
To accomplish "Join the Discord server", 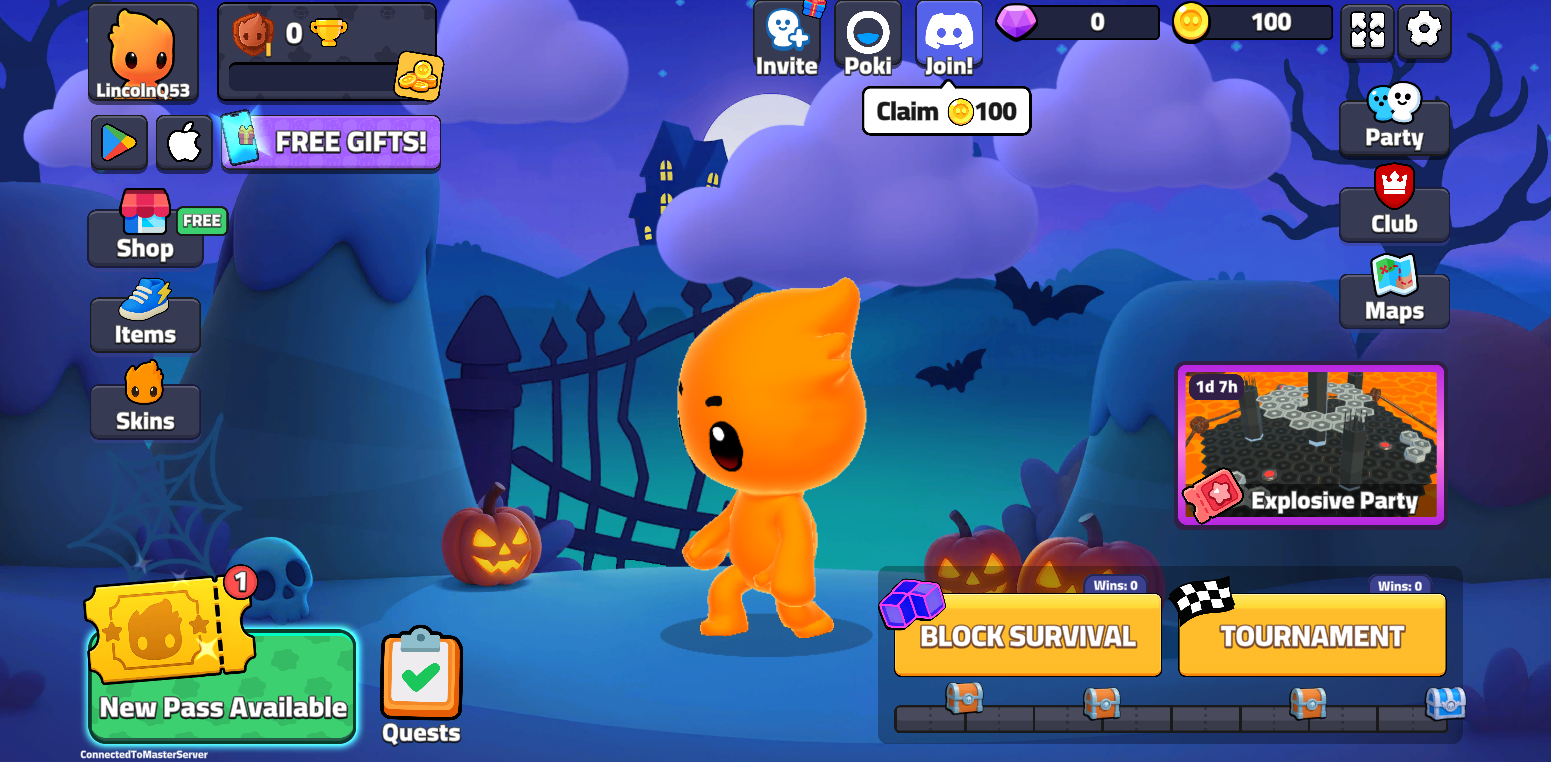I will tap(948, 40).
